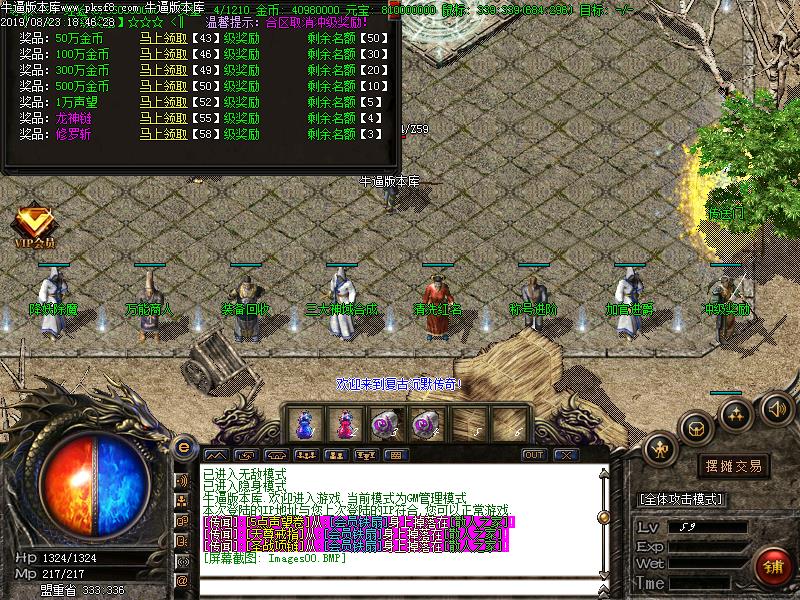
Task: Open the character figure round button
Action: (x=660, y=449)
